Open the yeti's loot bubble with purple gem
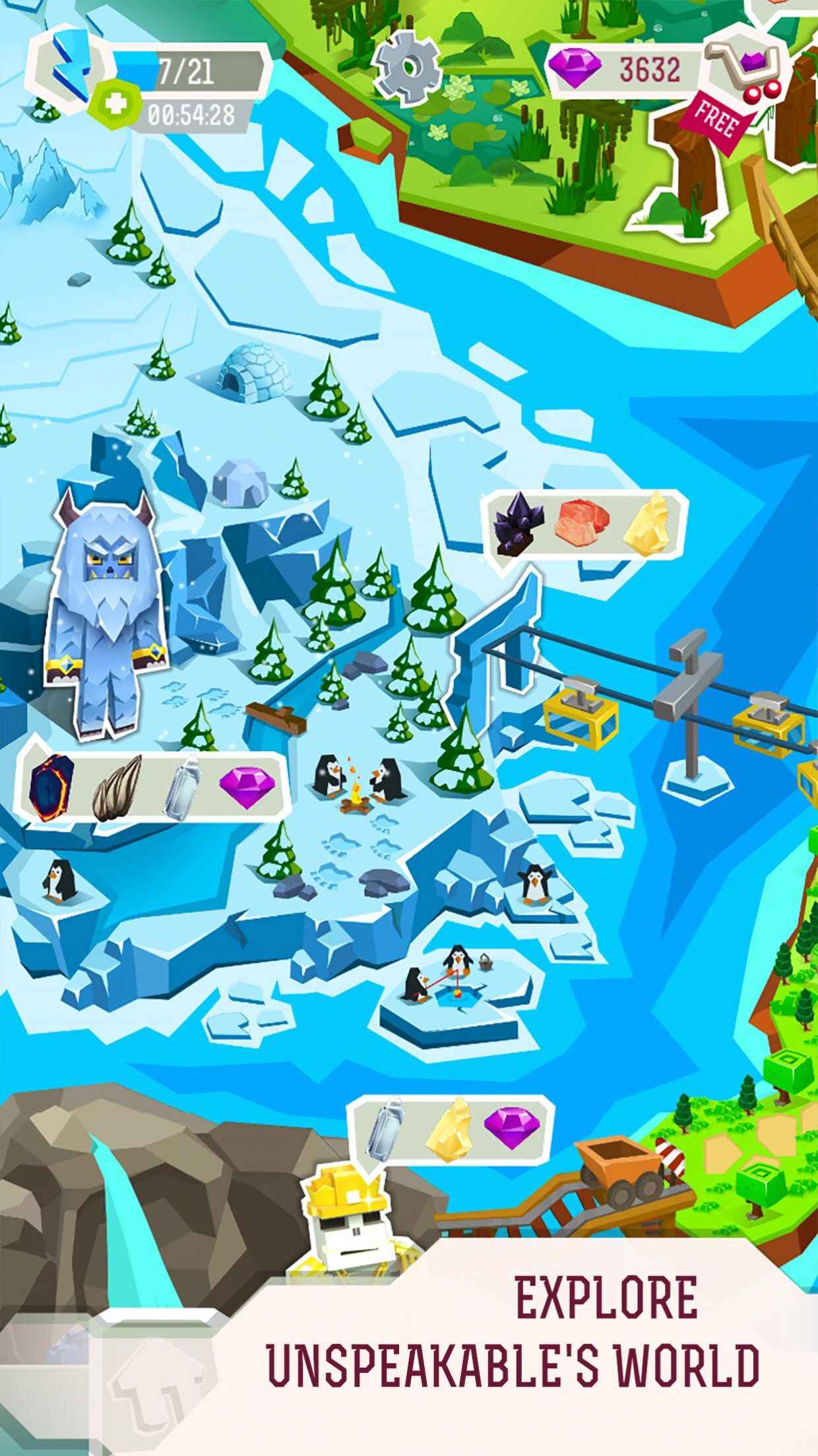 coord(153,787)
